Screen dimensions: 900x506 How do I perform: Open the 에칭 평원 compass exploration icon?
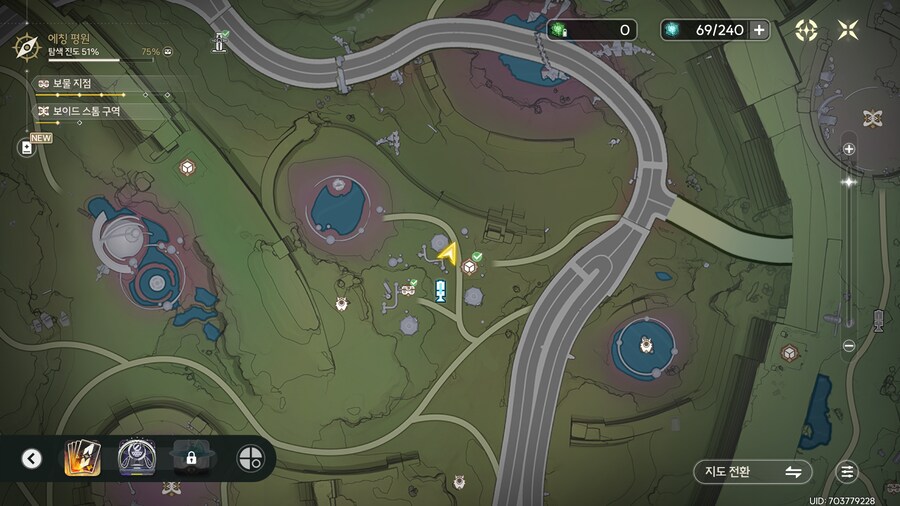(x=27, y=46)
